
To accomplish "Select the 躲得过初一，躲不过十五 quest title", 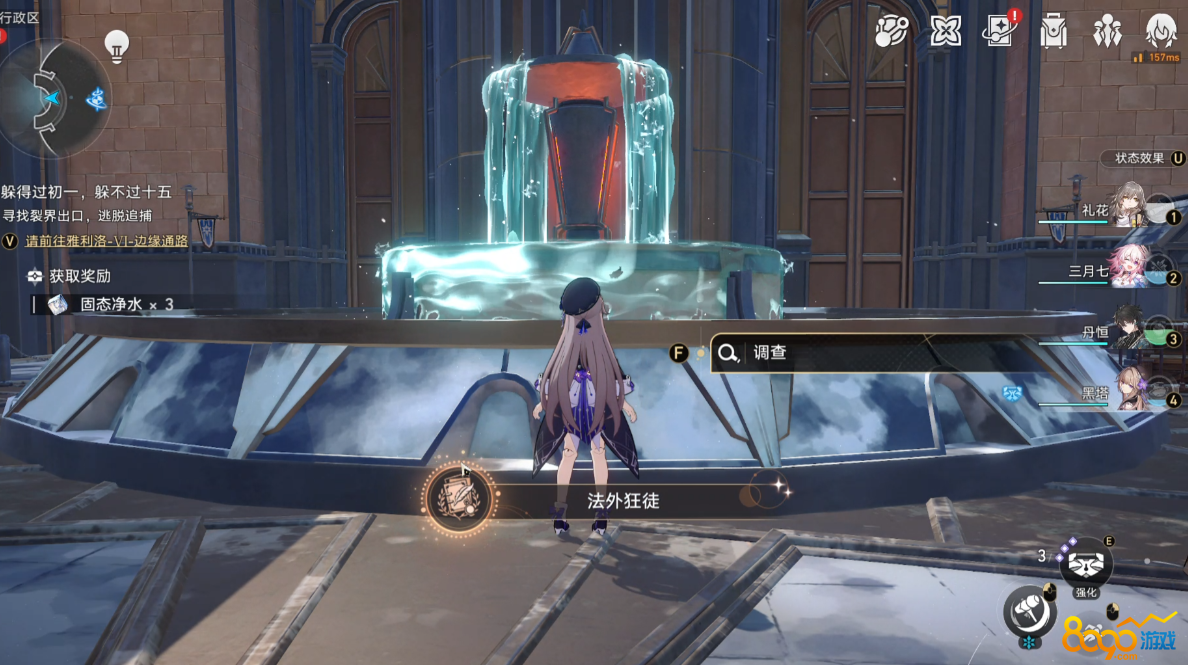I will pyautogui.click(x=86, y=192).
